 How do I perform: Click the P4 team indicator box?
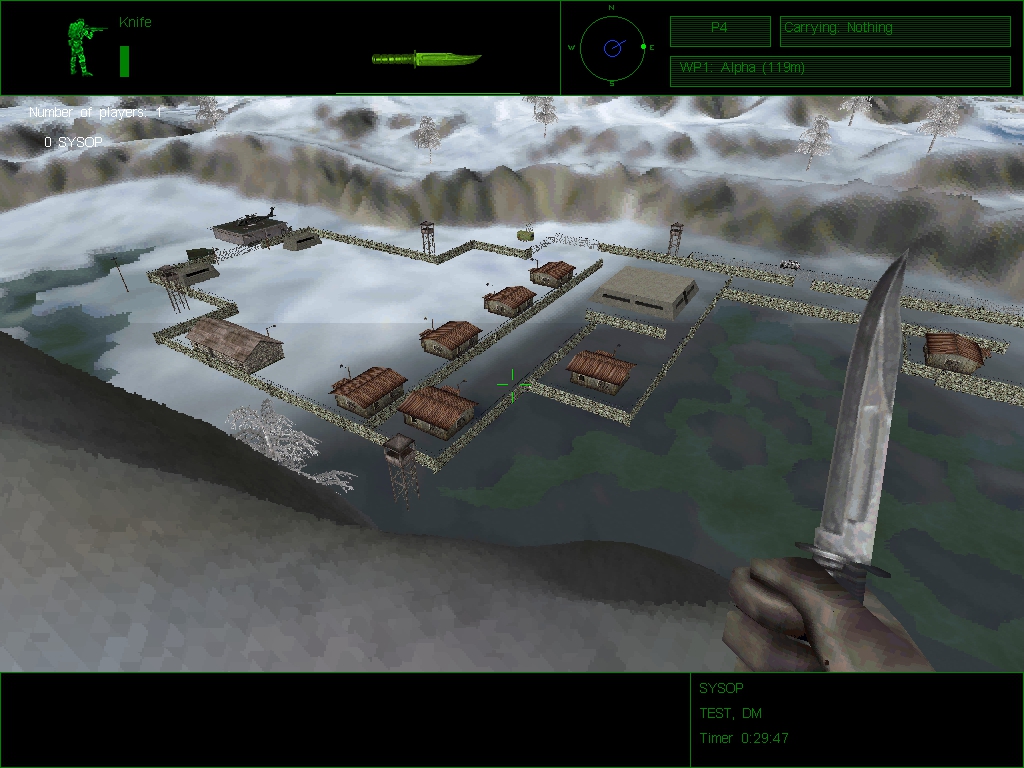720,31
